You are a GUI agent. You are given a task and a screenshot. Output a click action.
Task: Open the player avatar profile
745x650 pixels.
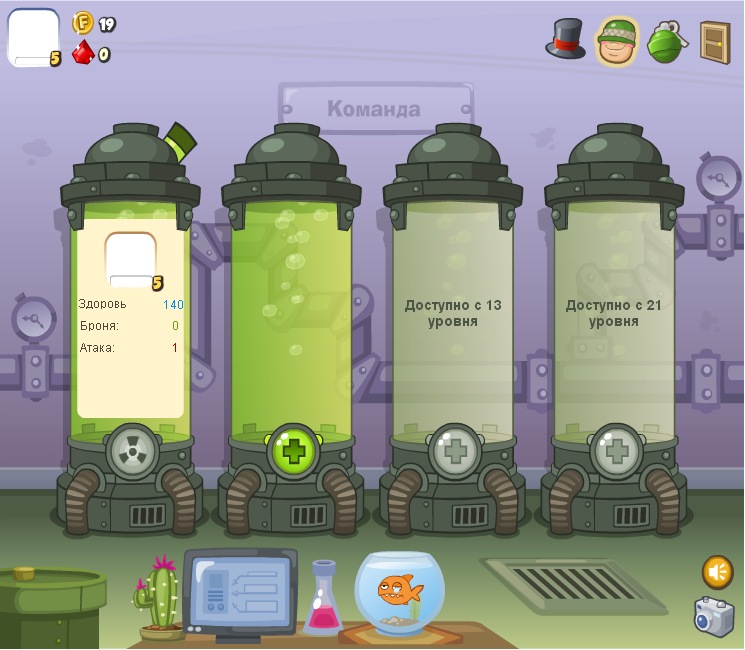coord(33,38)
